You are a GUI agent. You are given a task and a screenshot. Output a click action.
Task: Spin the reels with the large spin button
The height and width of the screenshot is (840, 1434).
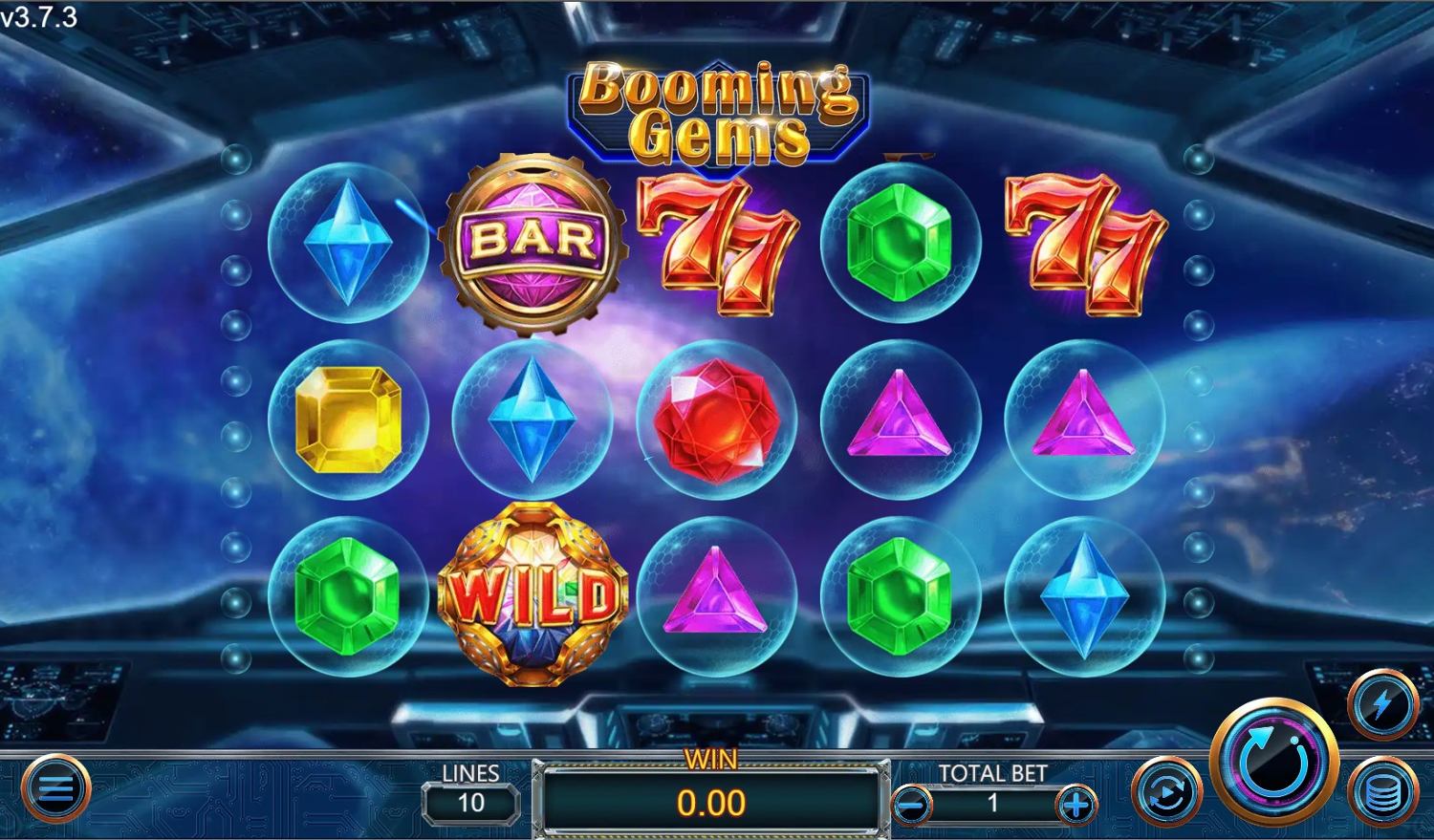coord(1273,762)
